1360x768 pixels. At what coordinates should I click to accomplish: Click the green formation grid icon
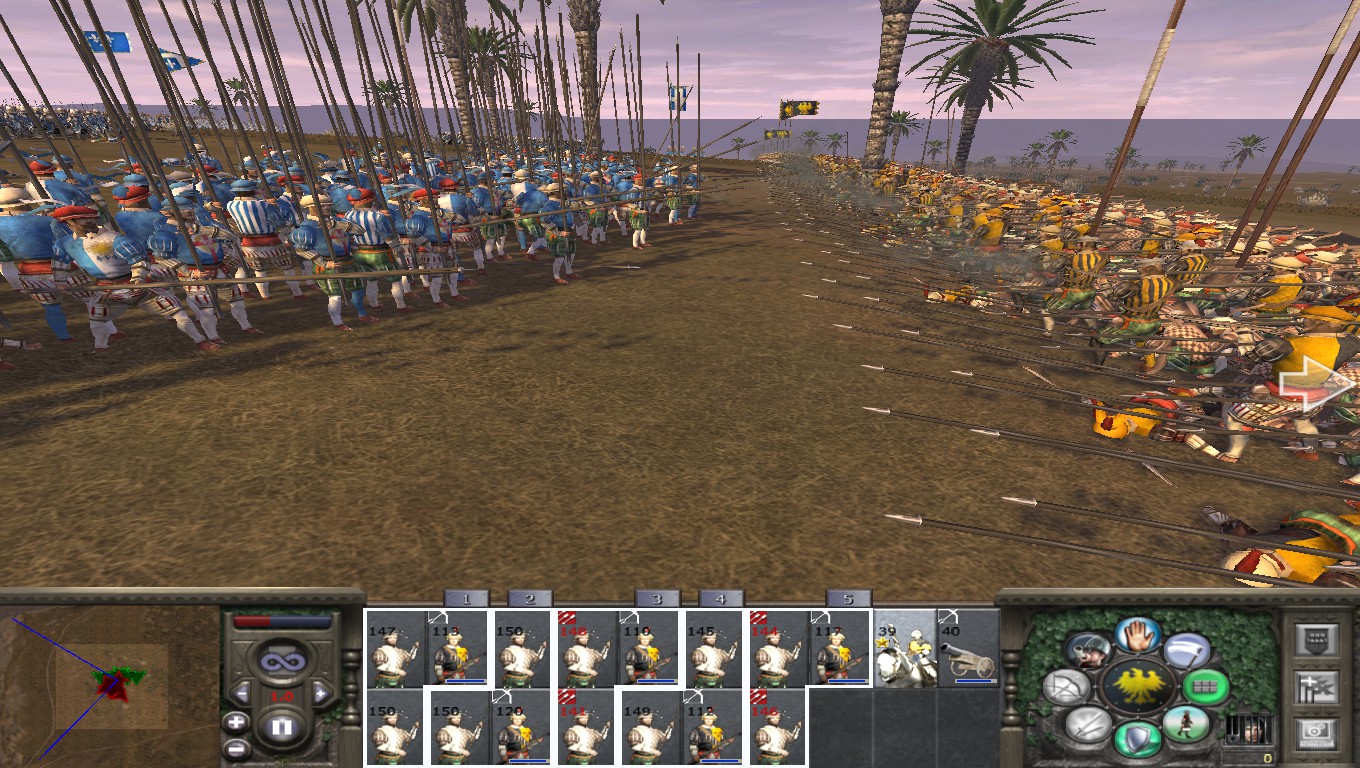[1205, 688]
